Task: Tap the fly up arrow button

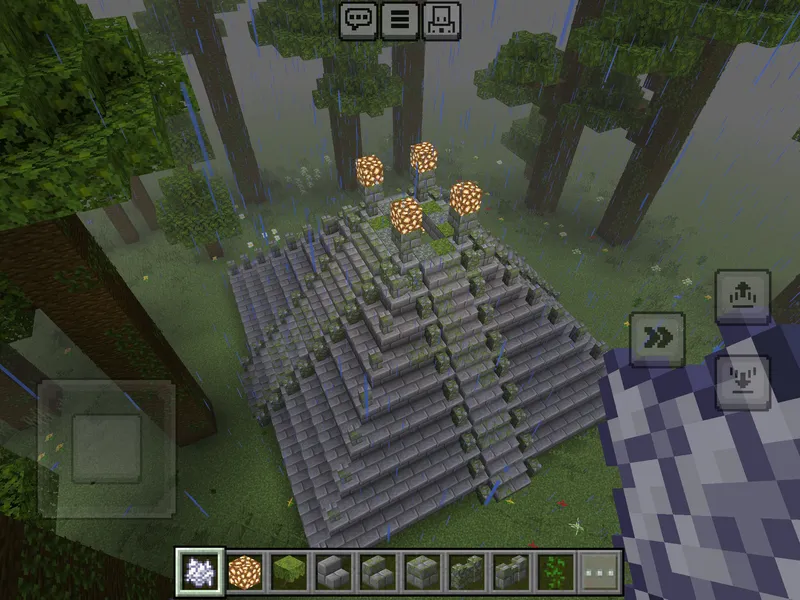Action: pyautogui.click(x=743, y=297)
